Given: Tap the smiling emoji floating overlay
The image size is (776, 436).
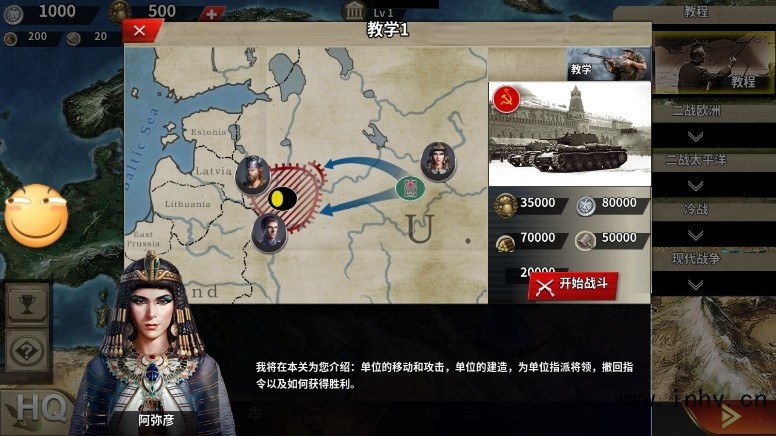Looking at the screenshot, I should pyautogui.click(x=36, y=215).
